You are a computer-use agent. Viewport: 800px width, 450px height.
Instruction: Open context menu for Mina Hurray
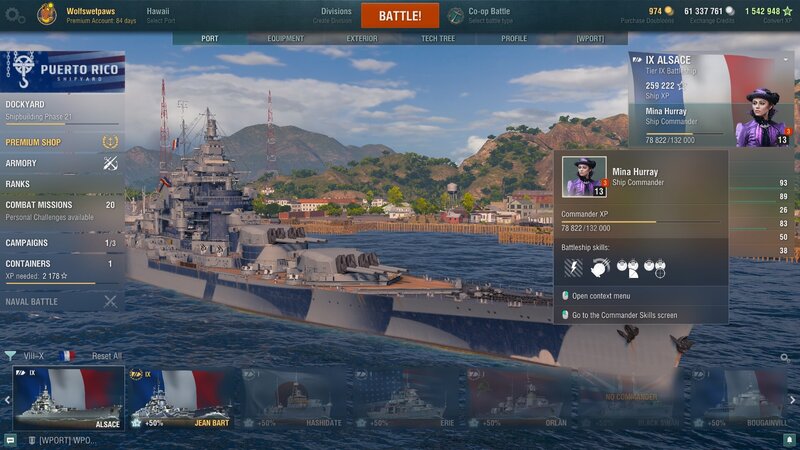(600, 296)
